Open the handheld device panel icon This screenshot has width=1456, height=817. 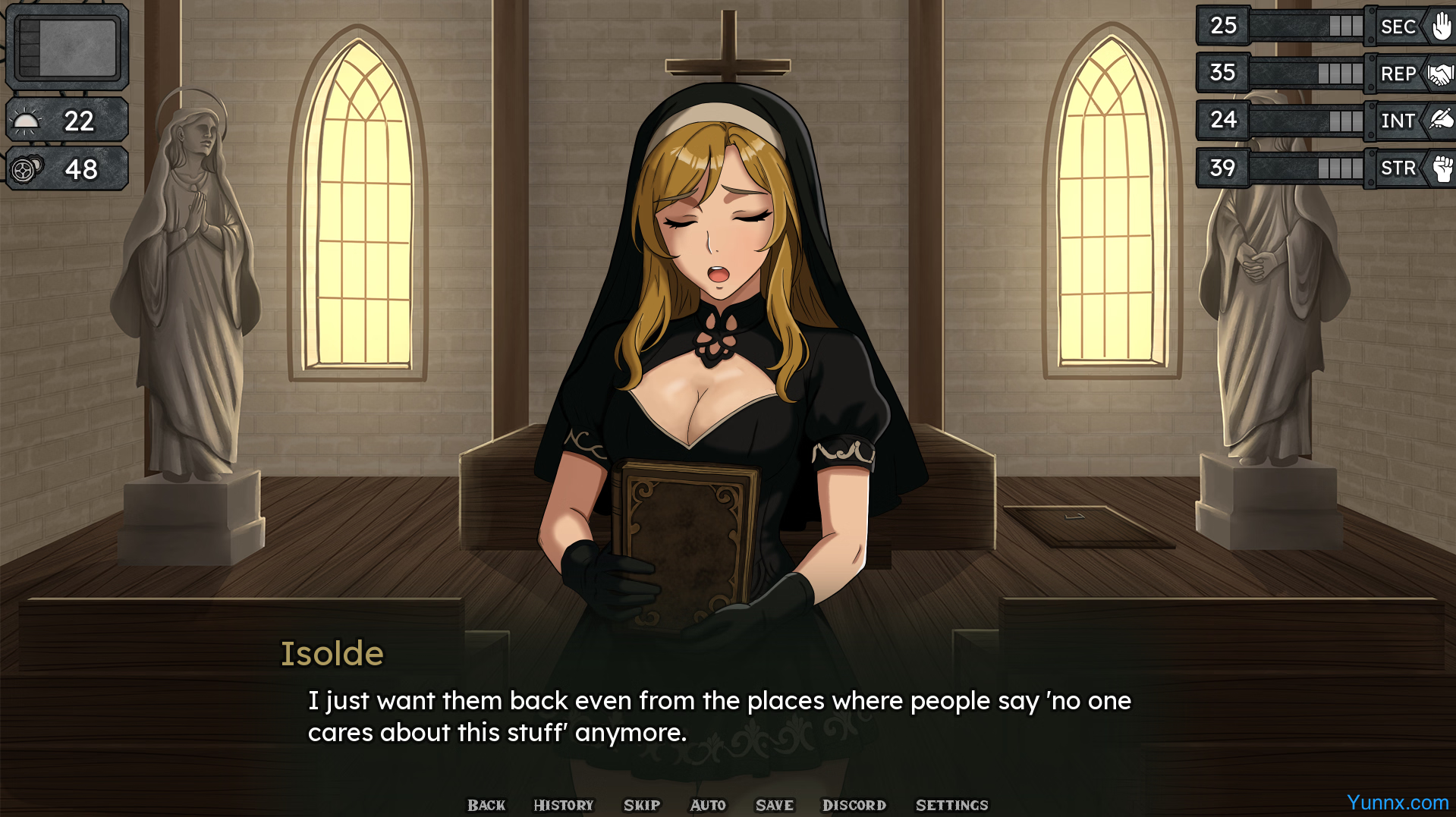[x=68, y=47]
